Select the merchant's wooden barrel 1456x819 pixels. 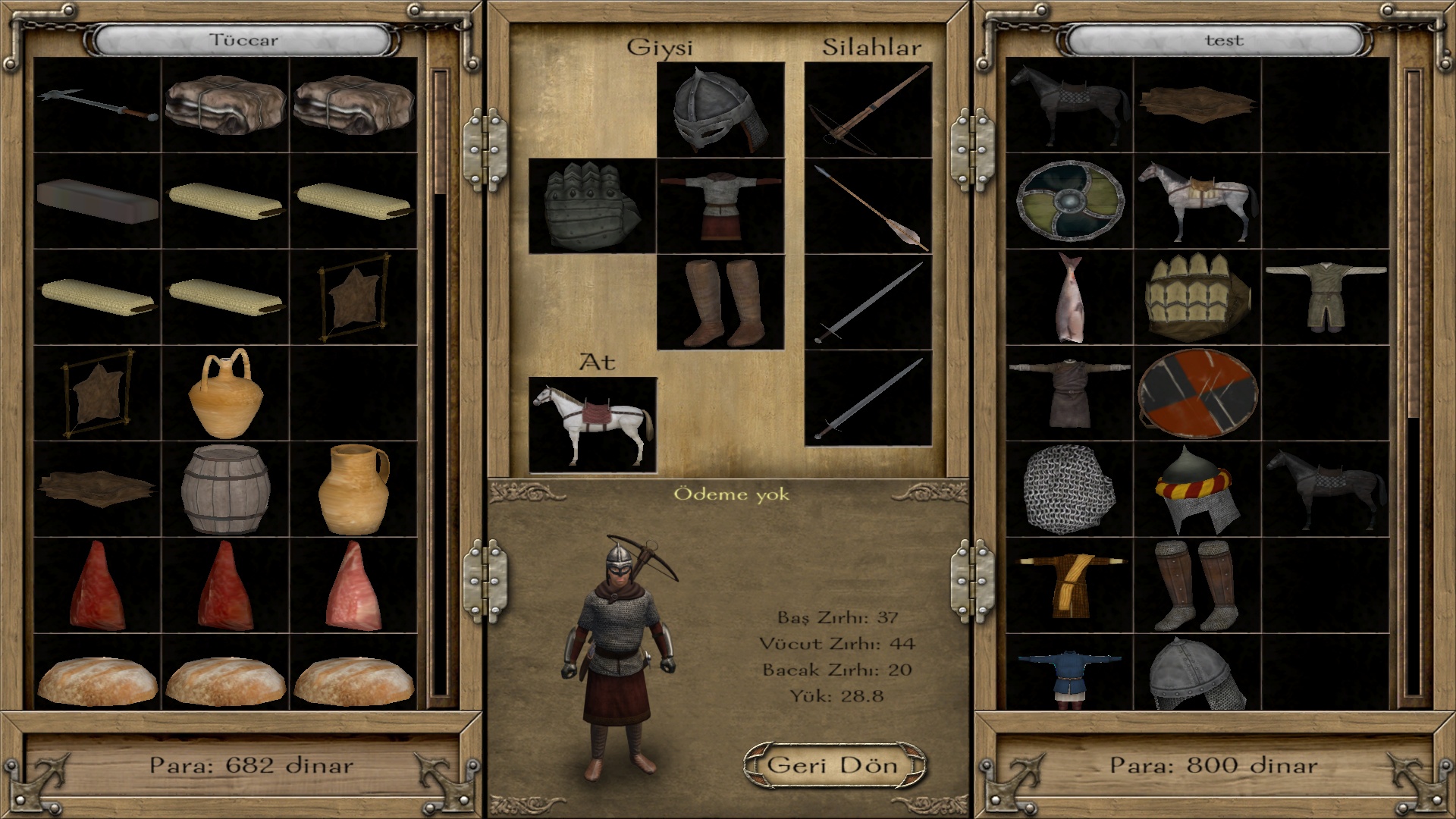pos(225,489)
